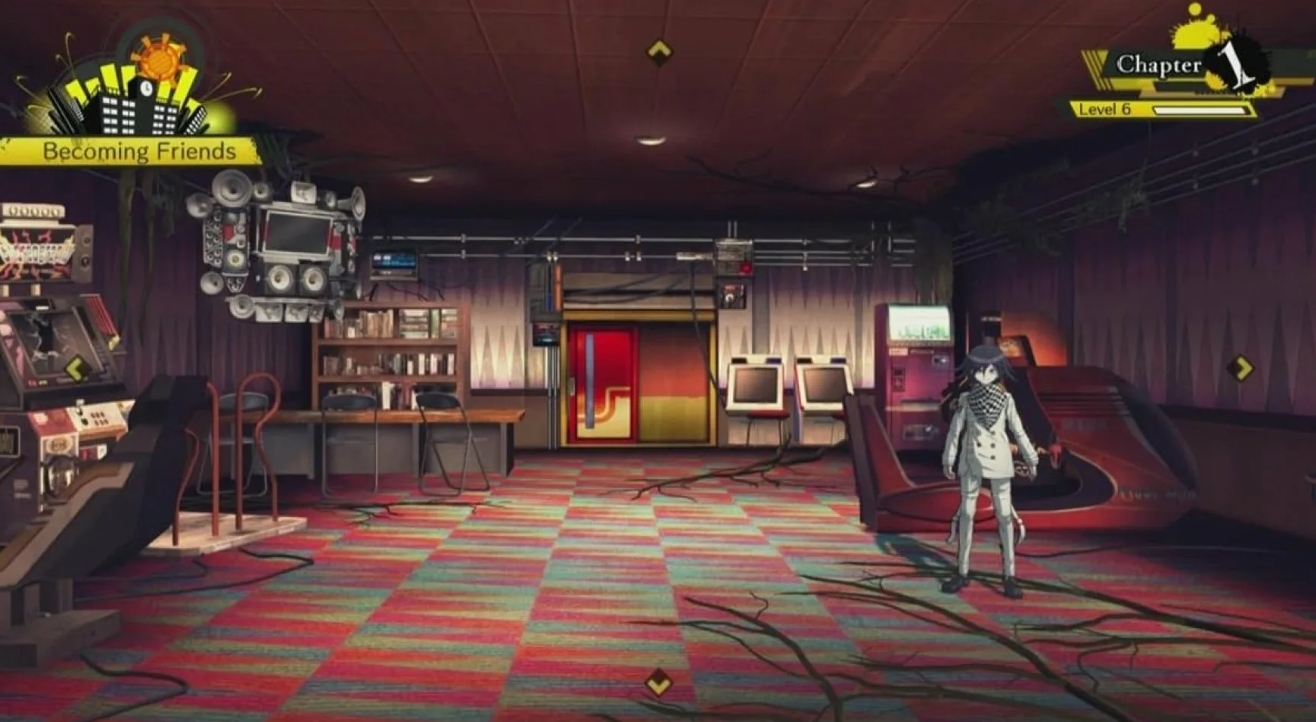Screen dimensions: 1316x722
Task: Click the clock face on the dark building icon
Action: tap(146, 88)
